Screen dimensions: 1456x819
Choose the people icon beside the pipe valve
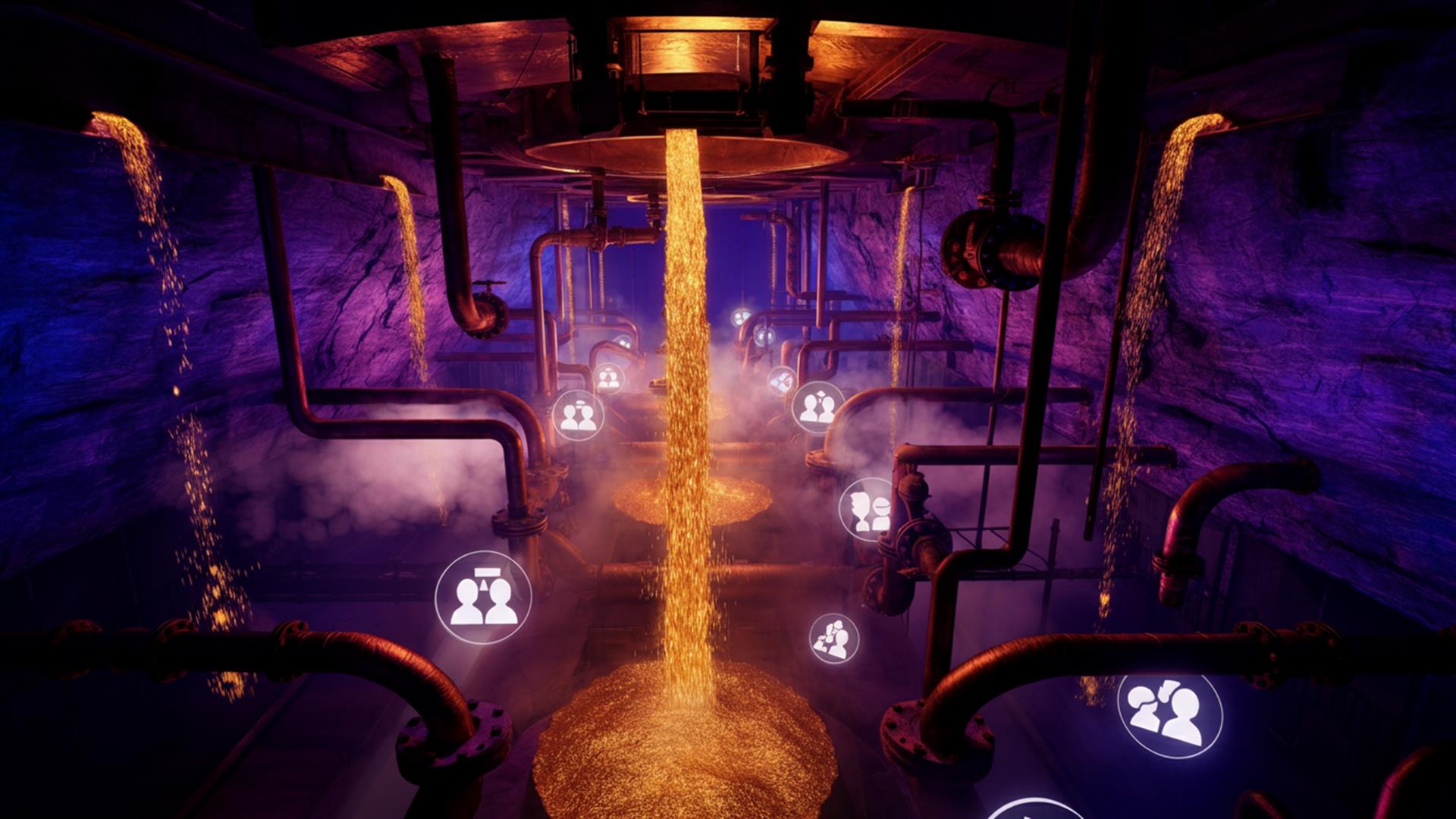coord(867,509)
